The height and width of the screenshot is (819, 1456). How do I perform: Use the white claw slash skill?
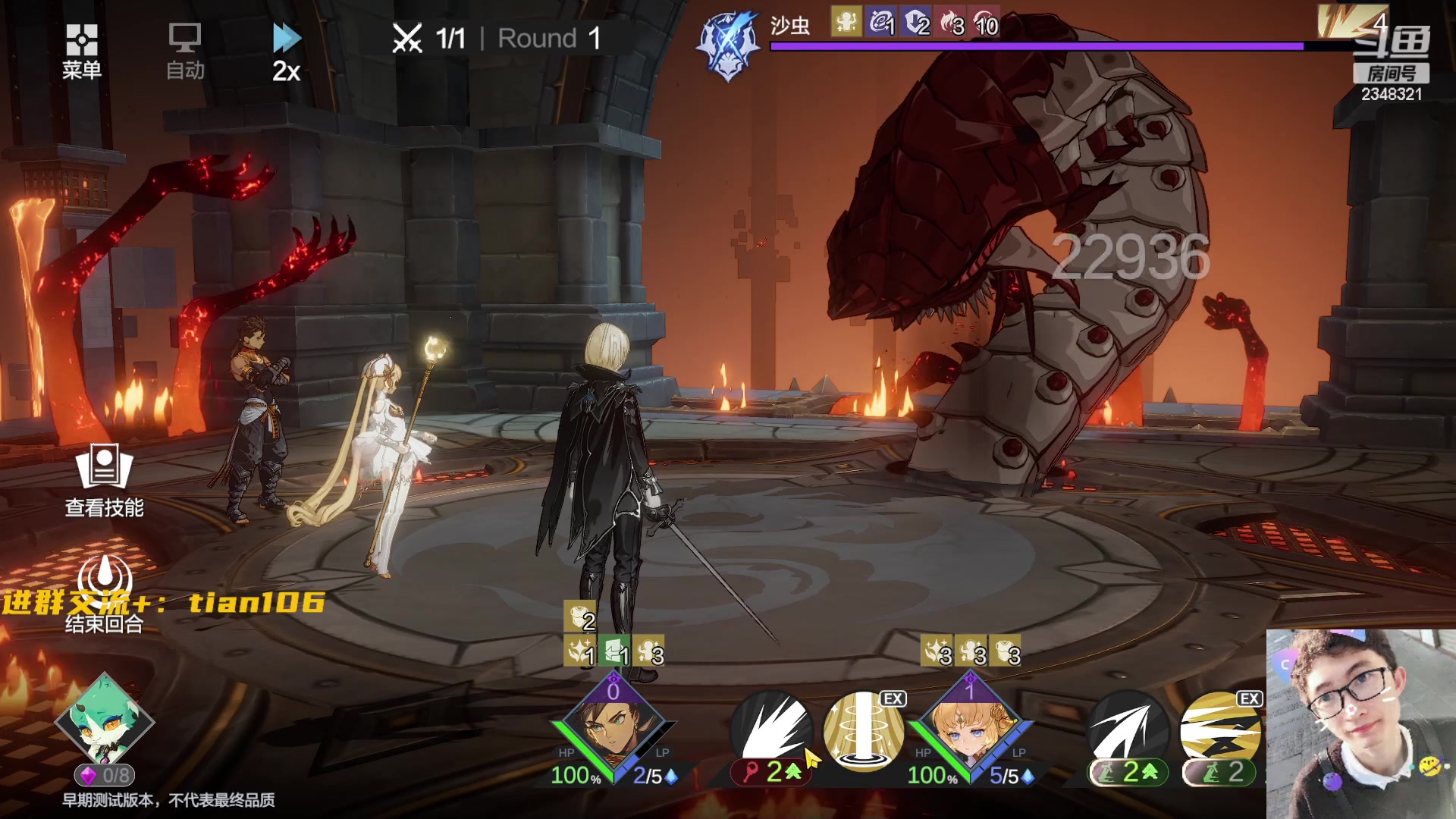click(772, 730)
